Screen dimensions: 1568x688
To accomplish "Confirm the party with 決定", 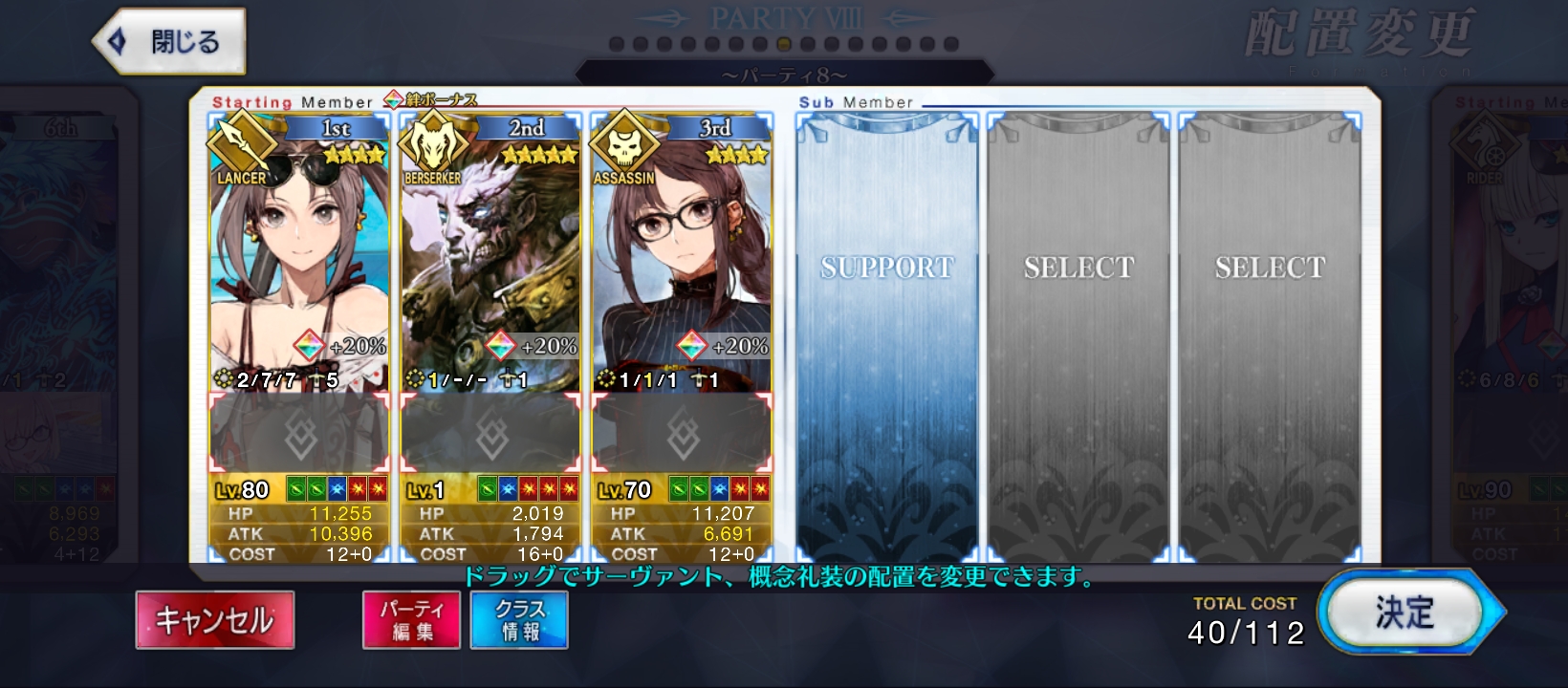I will click(1405, 613).
